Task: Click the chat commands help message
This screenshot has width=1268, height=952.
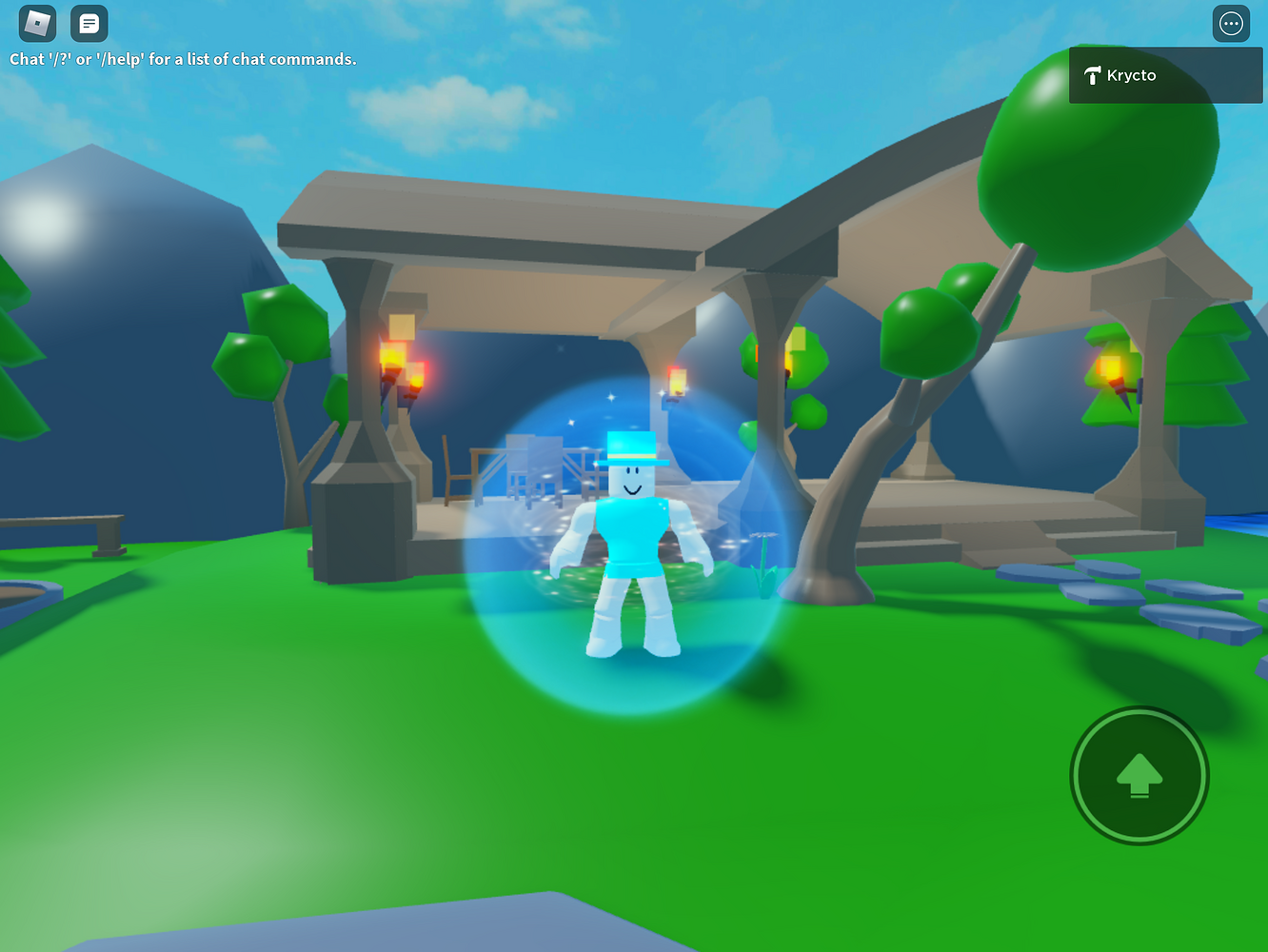Action: click(182, 58)
